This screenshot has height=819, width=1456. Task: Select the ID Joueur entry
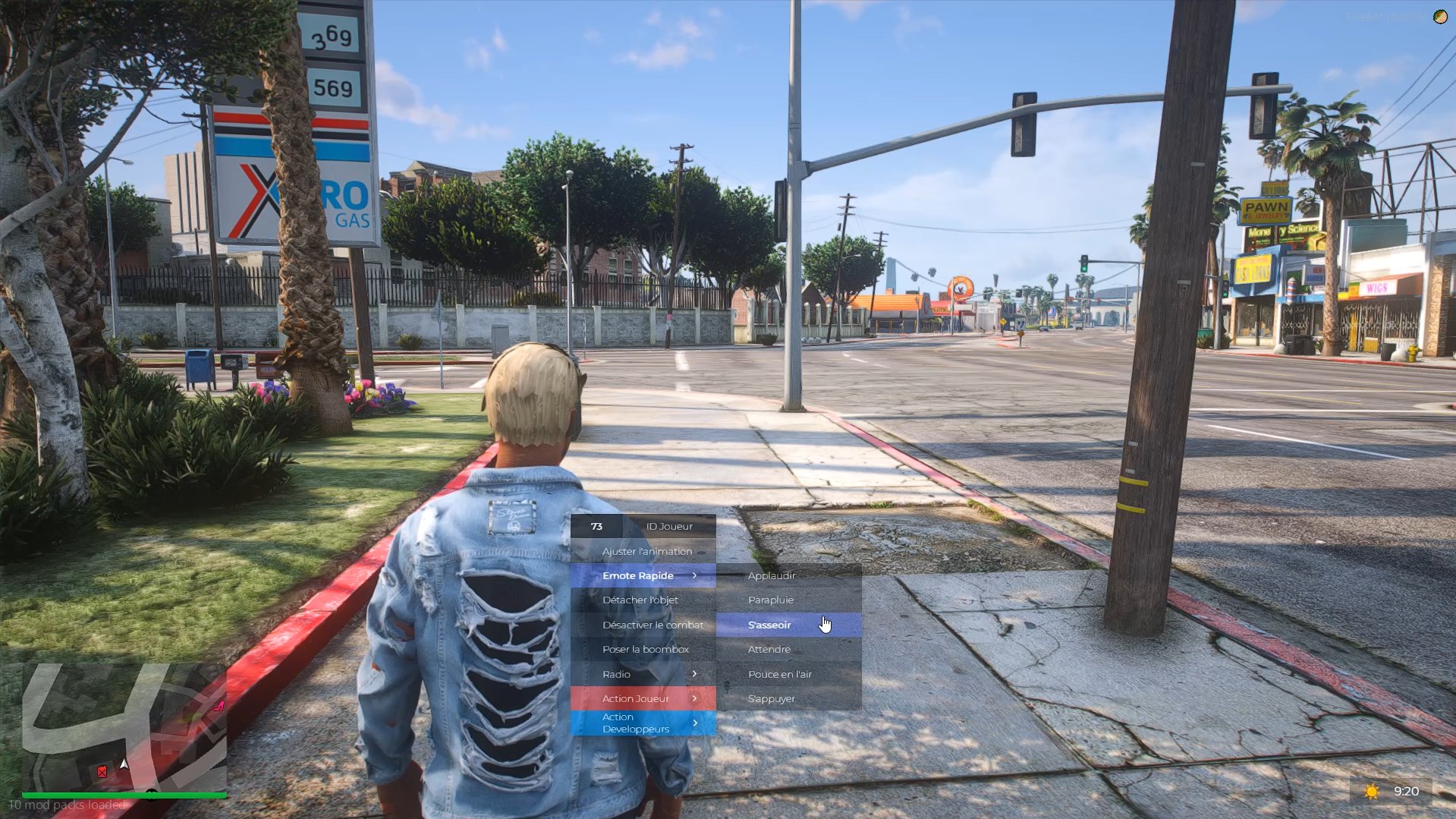click(643, 526)
